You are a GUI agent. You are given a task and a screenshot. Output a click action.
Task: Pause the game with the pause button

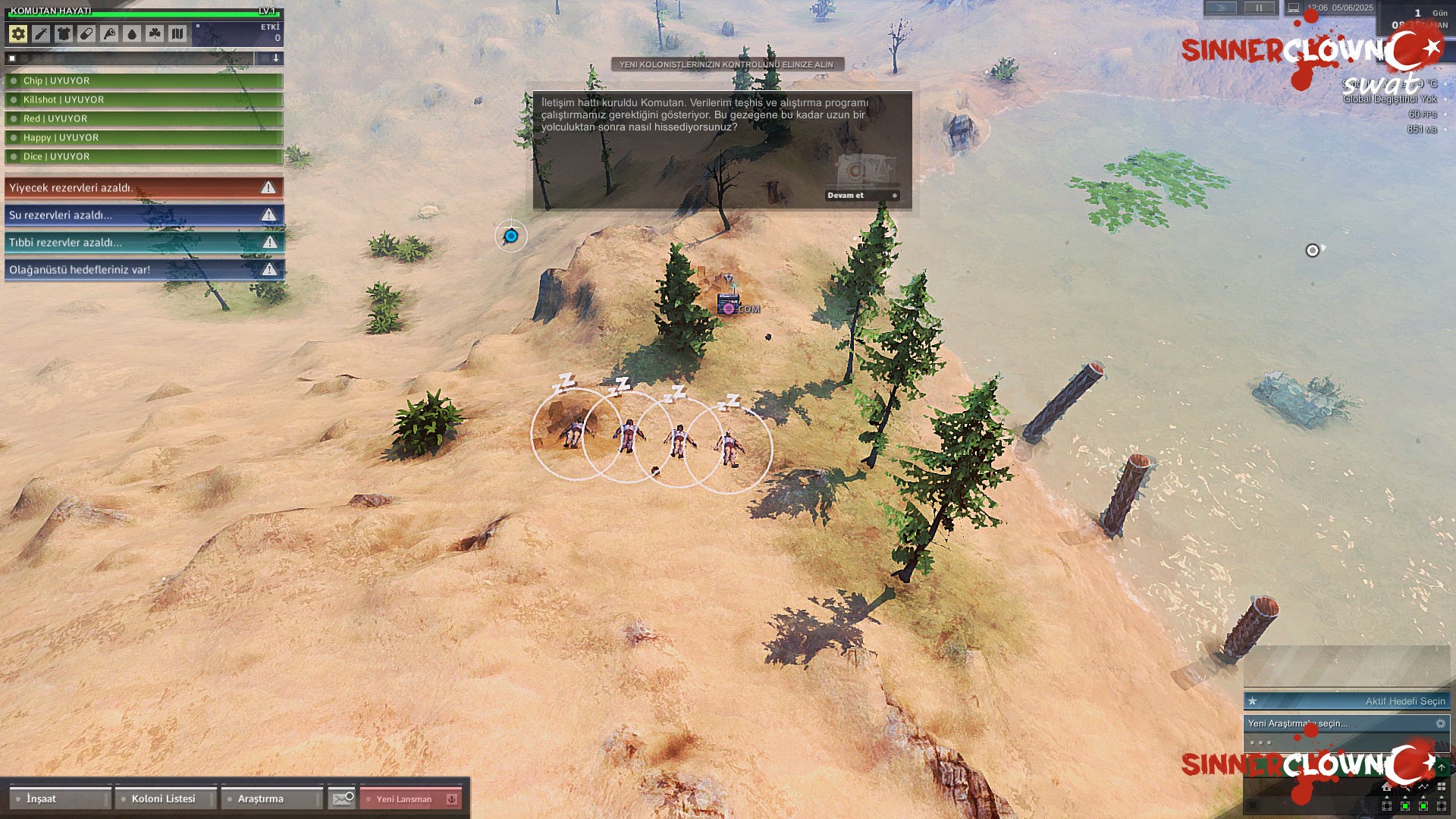point(1259,8)
